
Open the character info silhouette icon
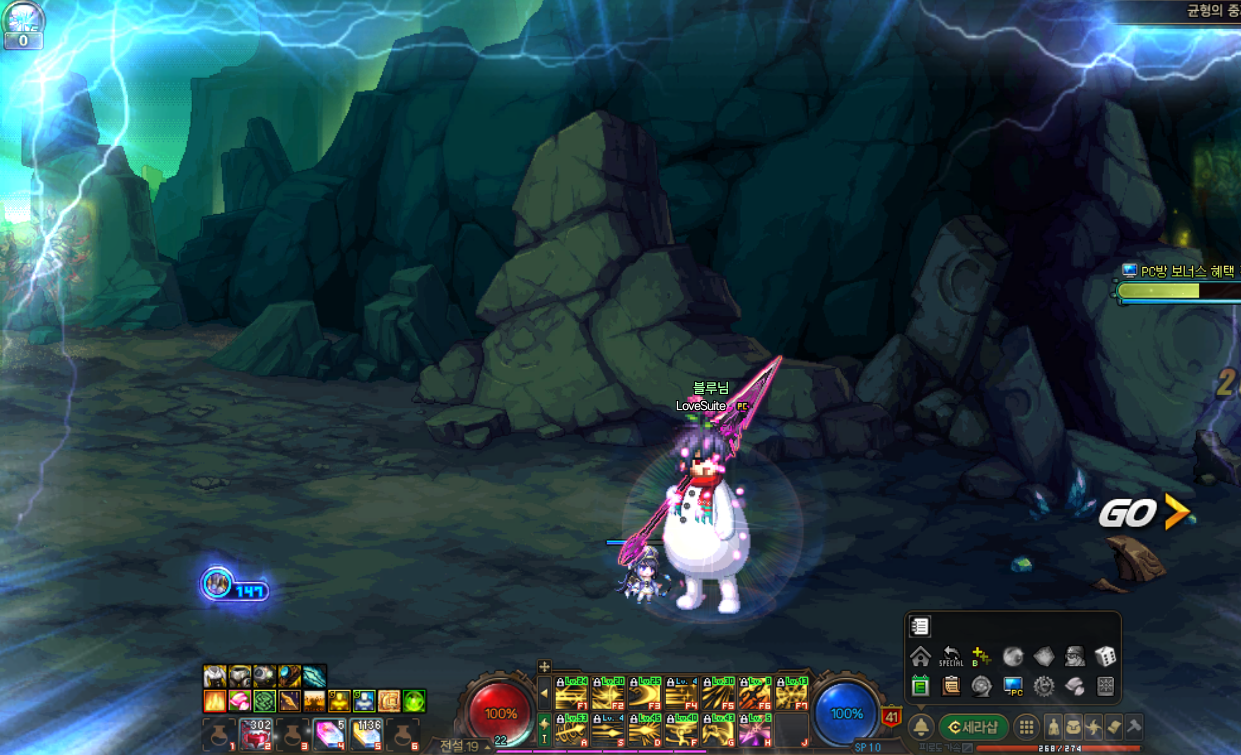tap(1053, 727)
